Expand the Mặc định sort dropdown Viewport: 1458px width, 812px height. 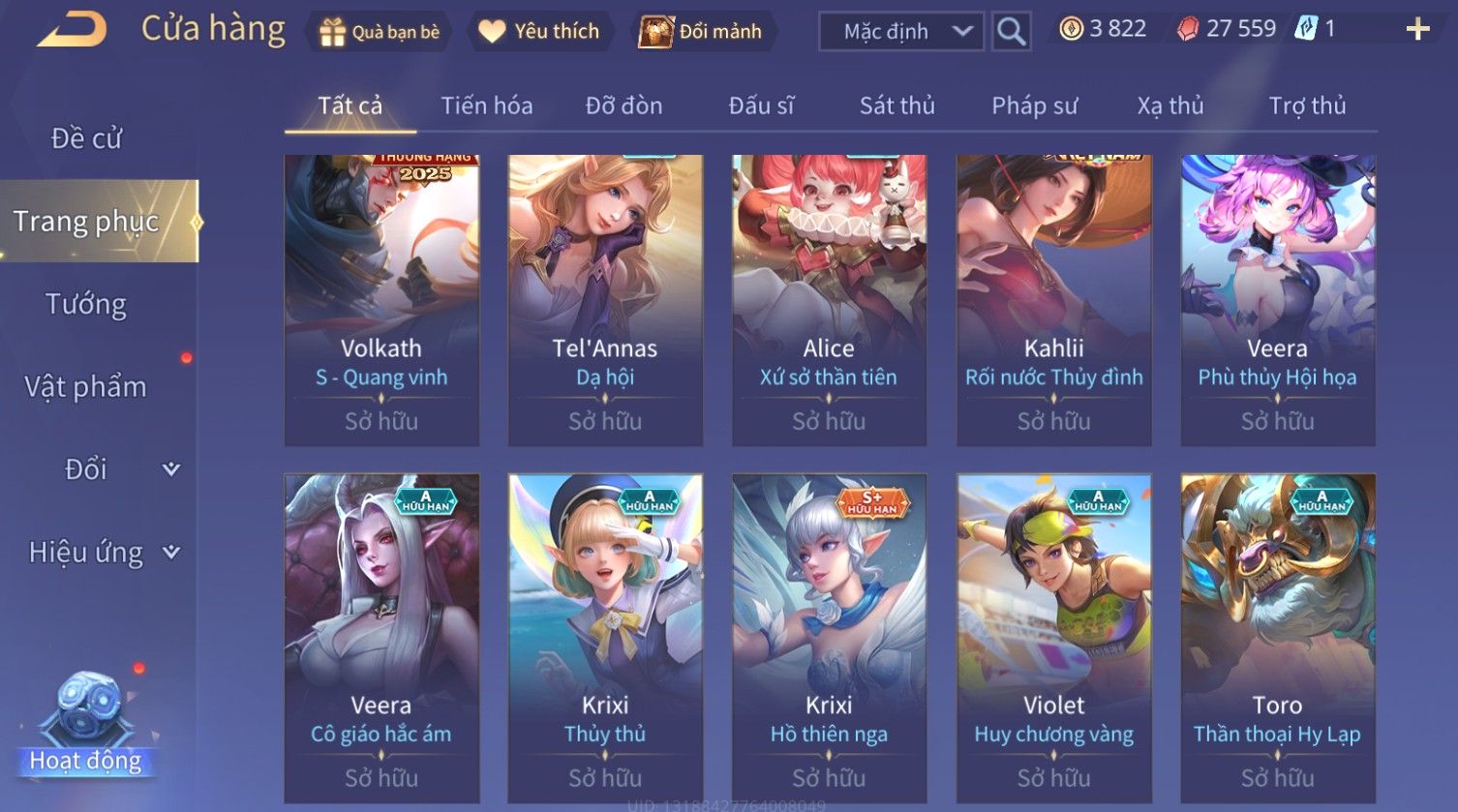(x=900, y=32)
